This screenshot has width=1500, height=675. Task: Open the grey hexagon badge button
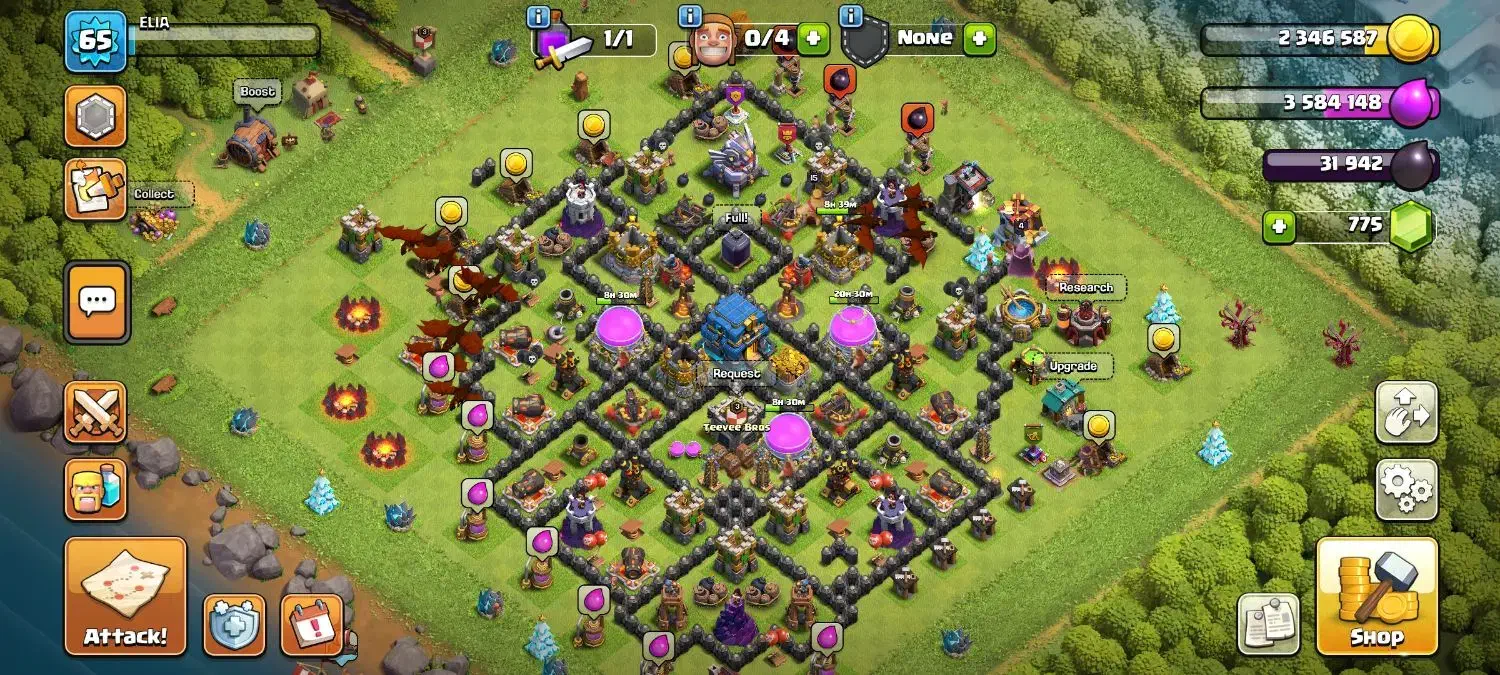point(96,116)
